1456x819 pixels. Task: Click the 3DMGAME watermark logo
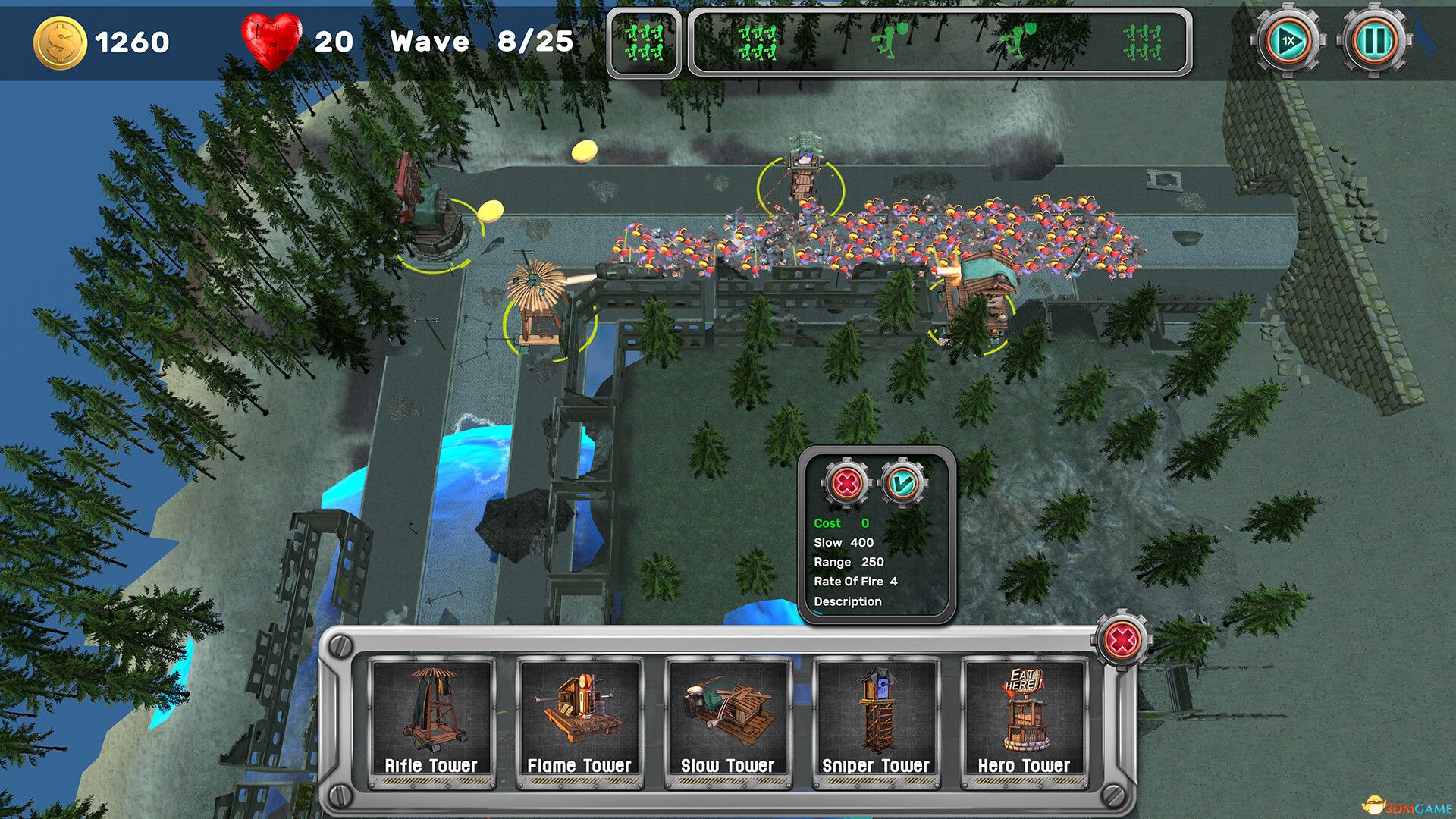click(x=1407, y=805)
